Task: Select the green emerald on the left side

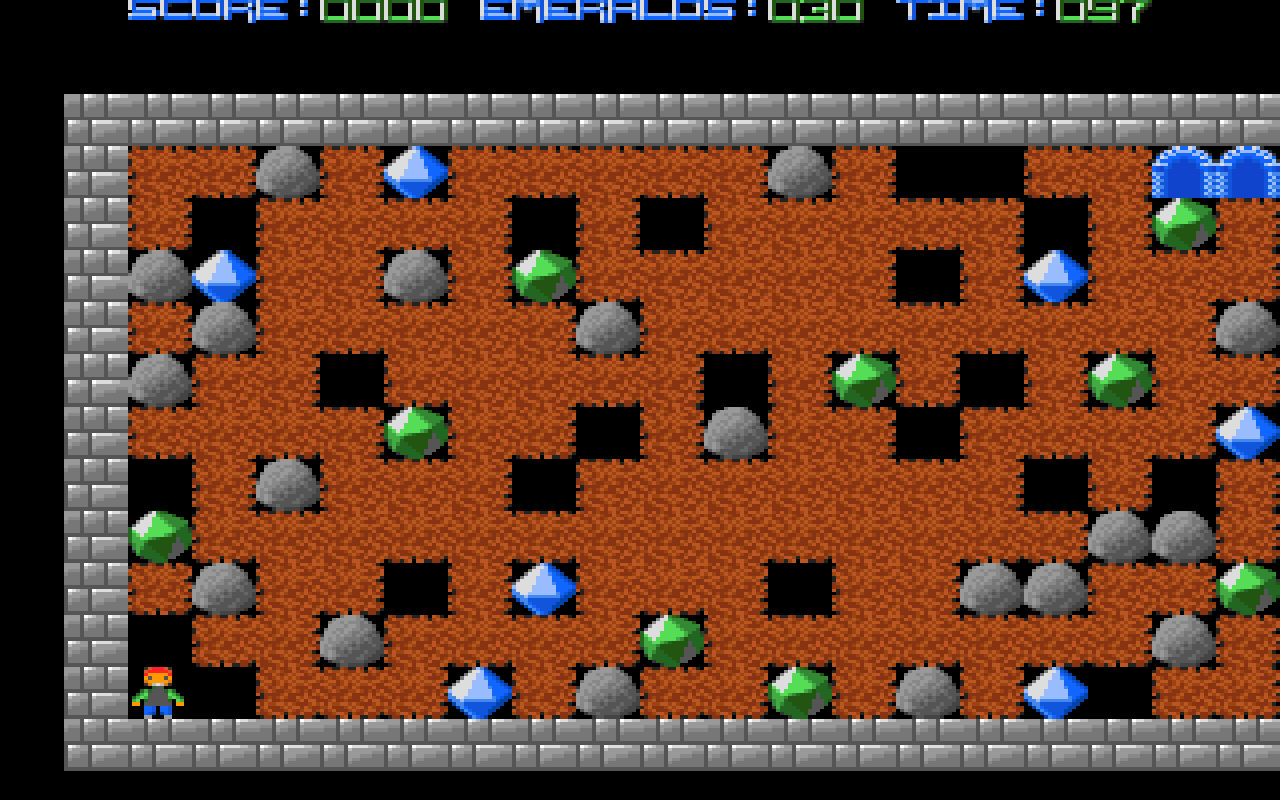Action: (x=158, y=533)
